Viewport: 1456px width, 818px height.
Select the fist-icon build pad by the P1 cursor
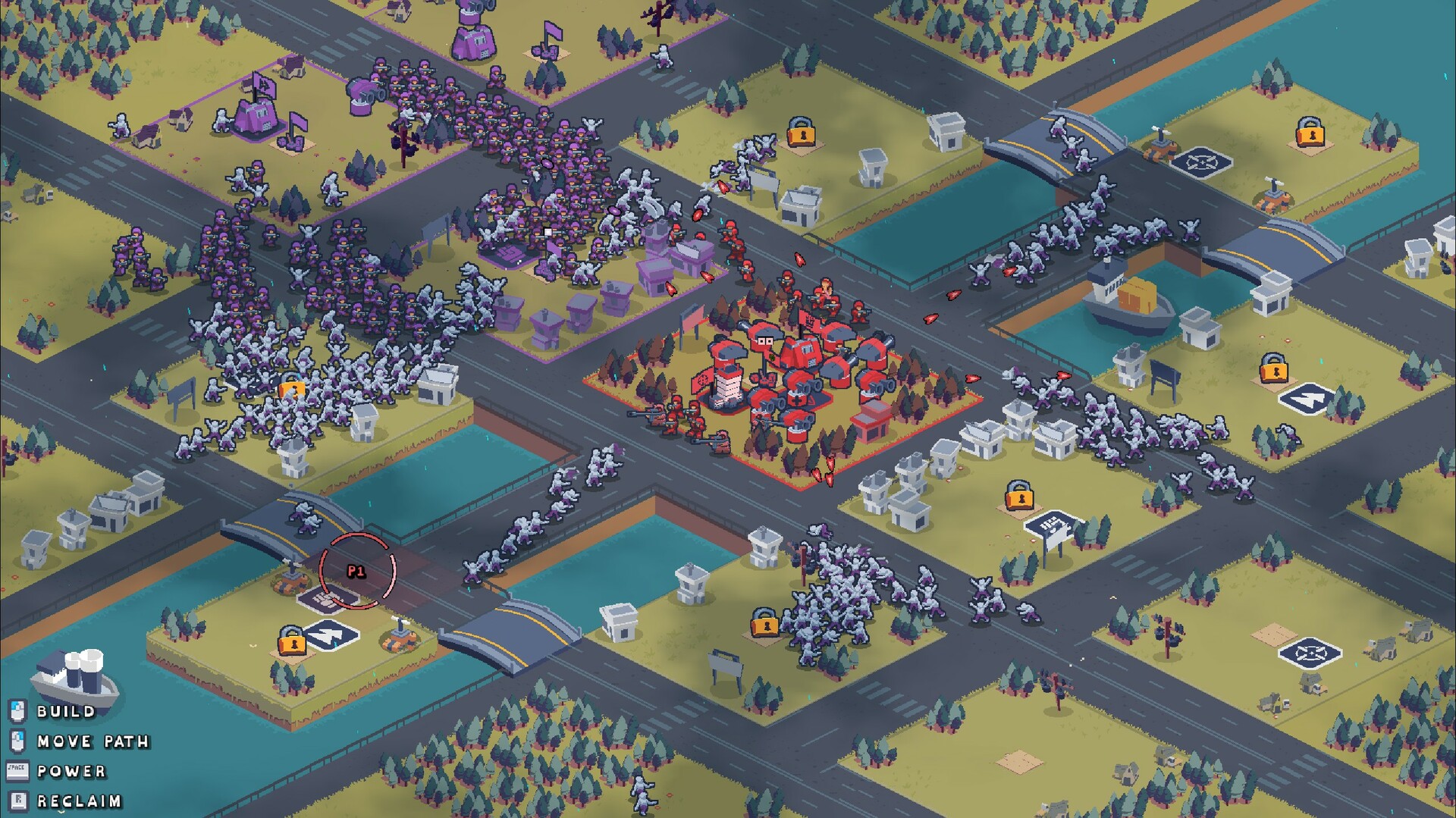coord(326,600)
